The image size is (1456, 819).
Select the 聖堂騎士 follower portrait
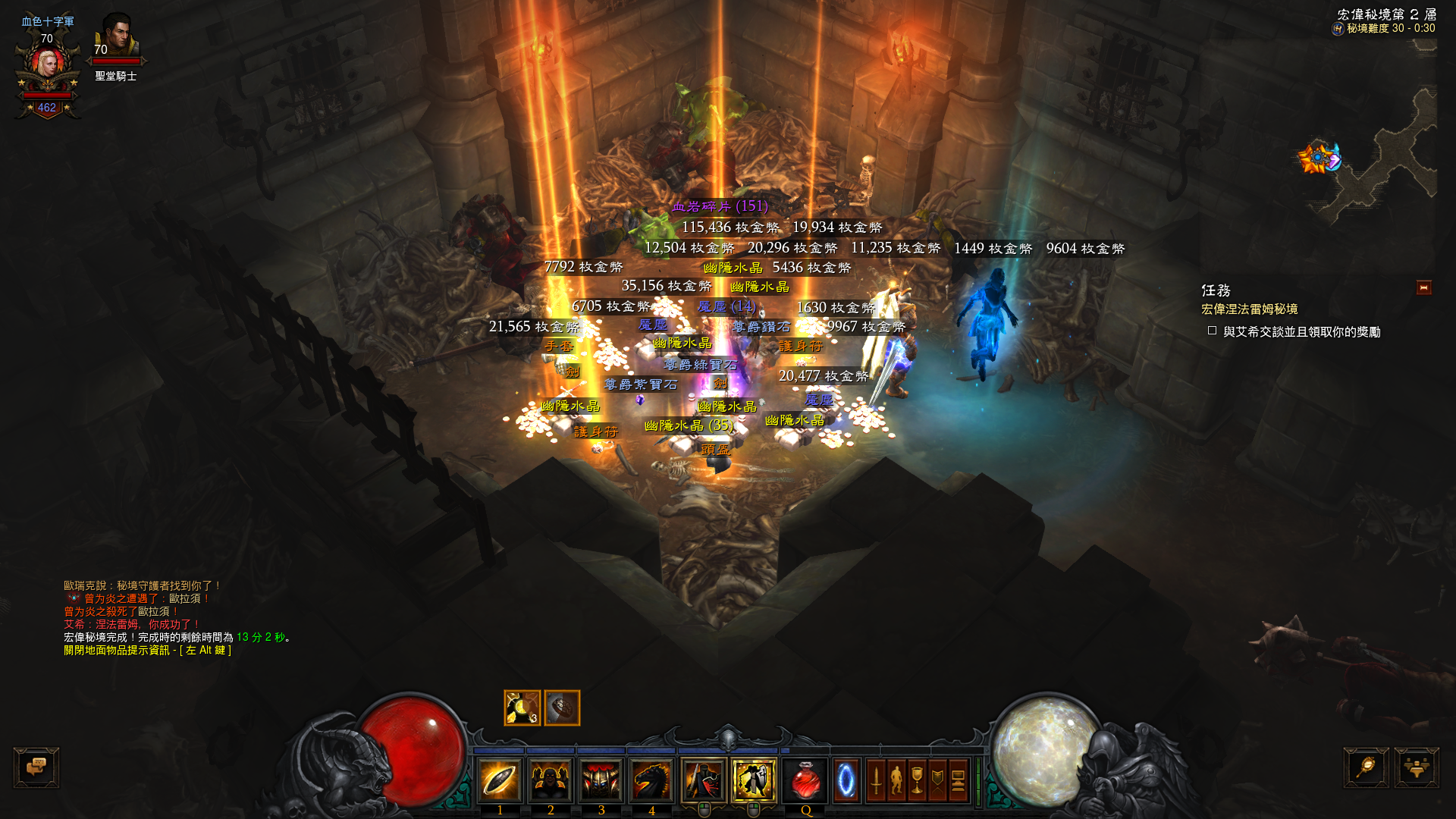117,38
